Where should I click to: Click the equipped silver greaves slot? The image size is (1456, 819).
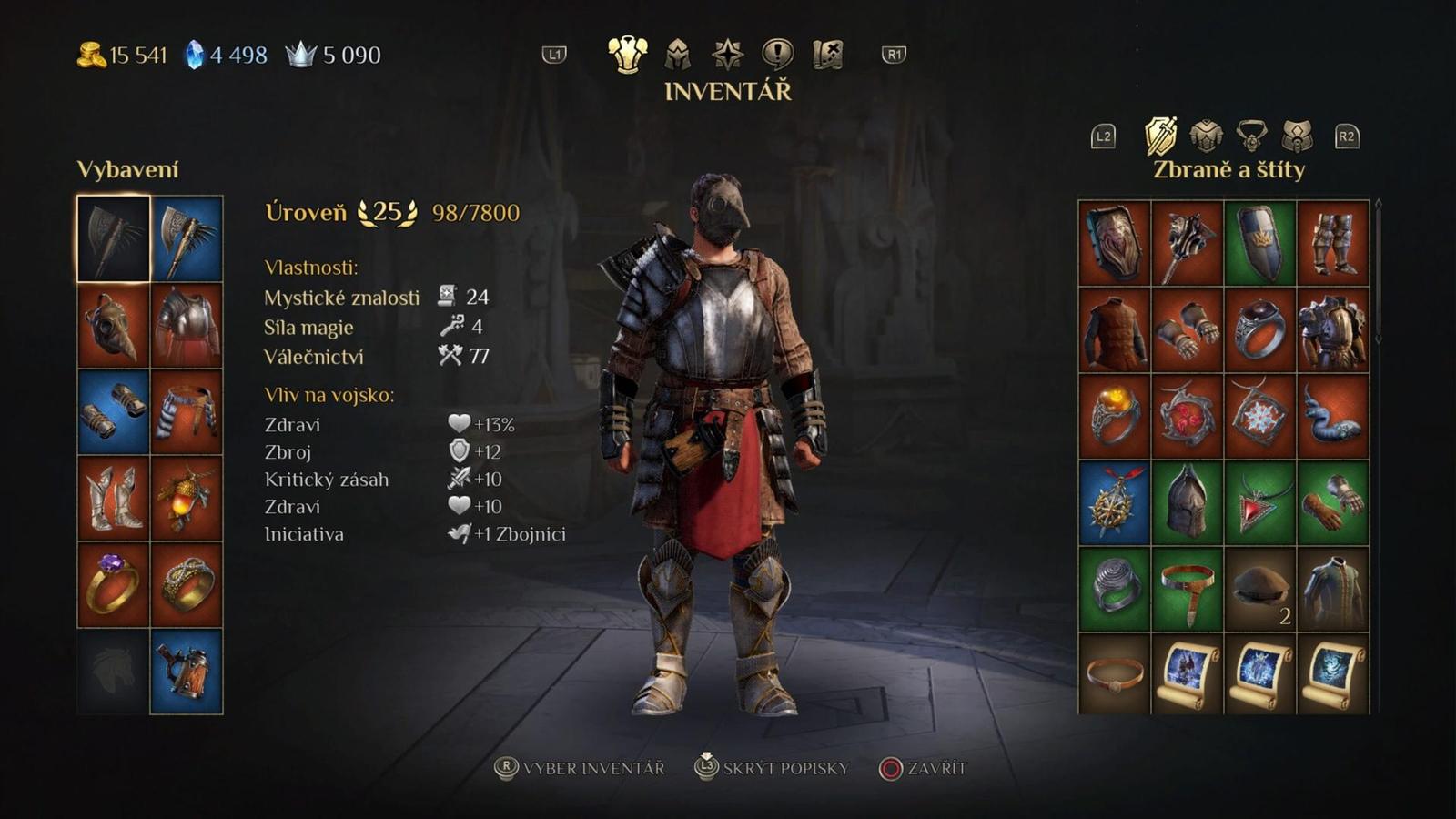(114, 499)
